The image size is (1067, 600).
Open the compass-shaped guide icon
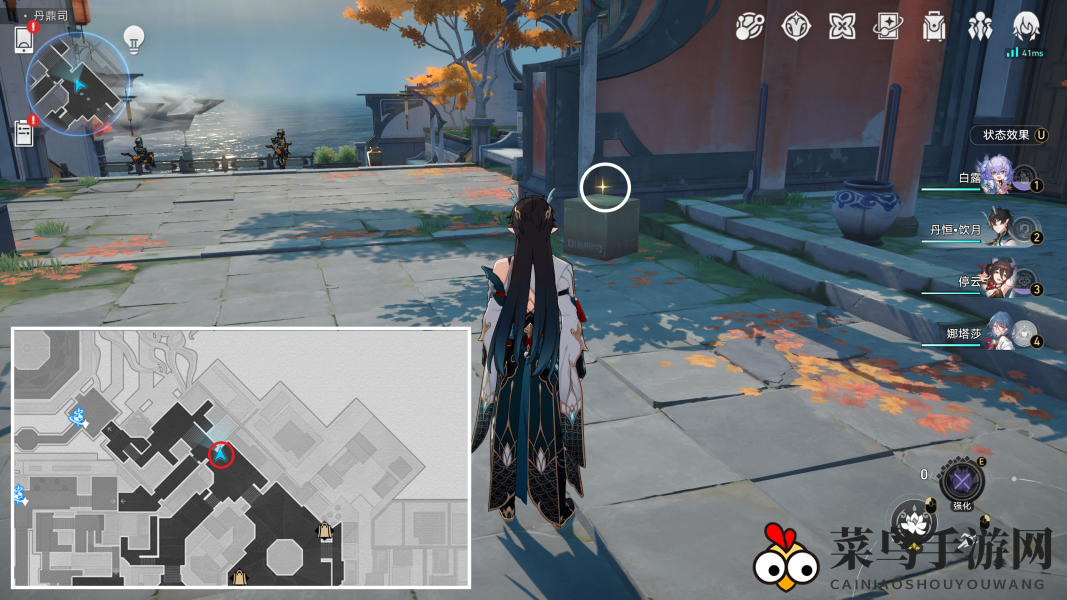pyautogui.click(x=795, y=27)
